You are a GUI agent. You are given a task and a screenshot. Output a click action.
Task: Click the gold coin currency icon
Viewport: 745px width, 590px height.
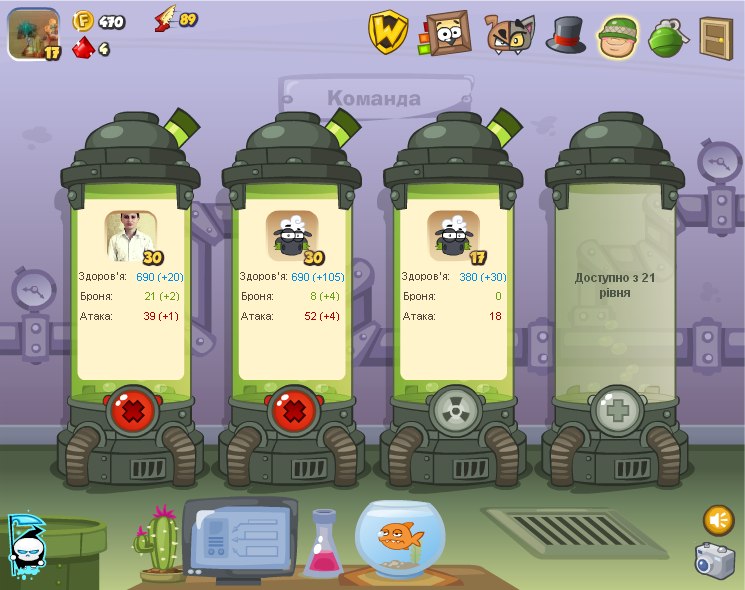pos(83,20)
